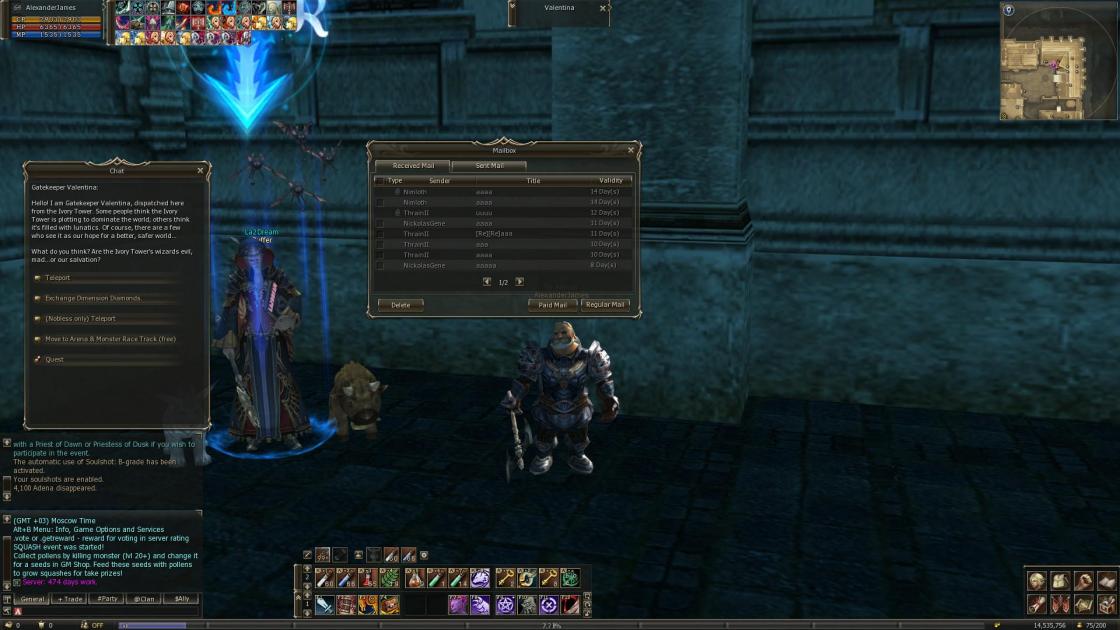The image size is (1120, 630).
Task: Close the Valentina target window
Action: (x=602, y=8)
